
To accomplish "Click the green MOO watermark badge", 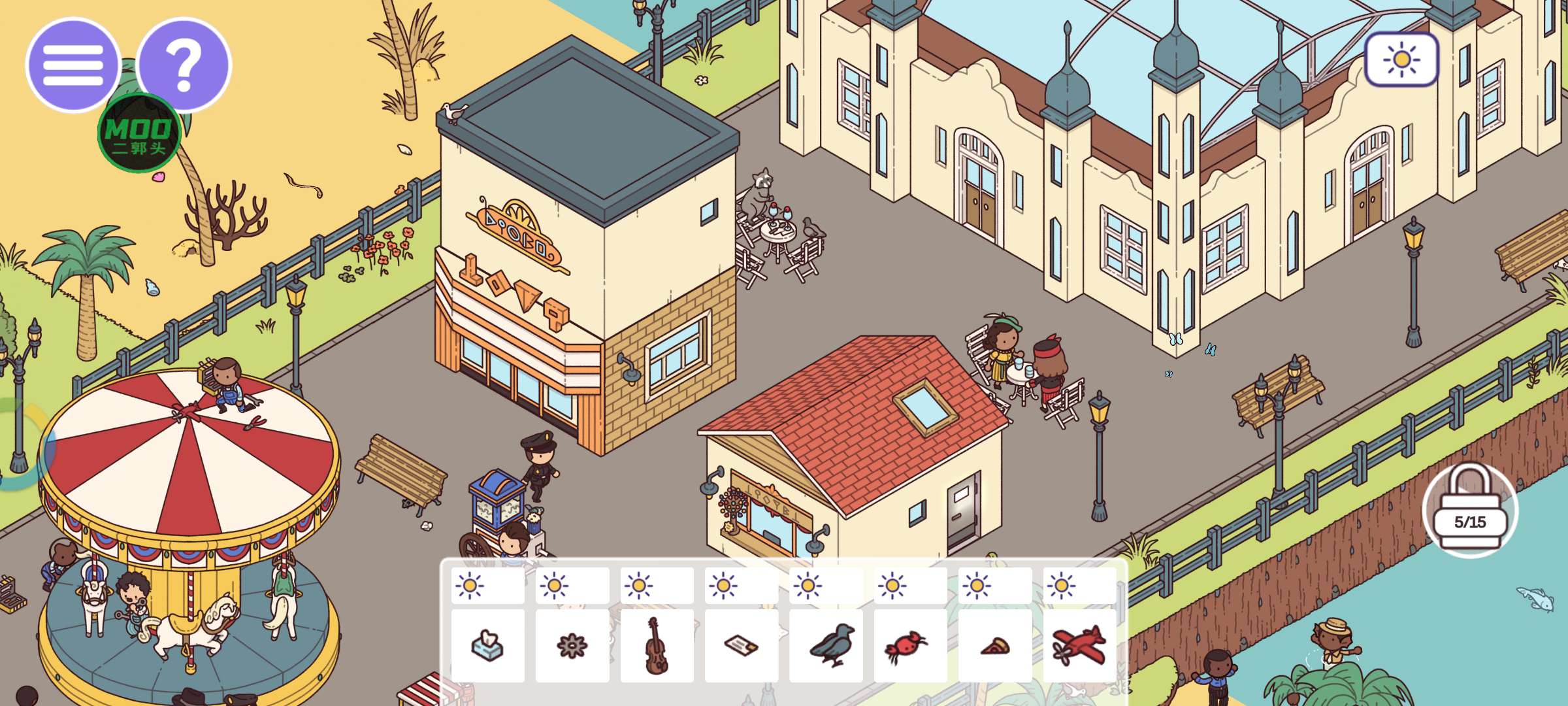I will [x=139, y=133].
